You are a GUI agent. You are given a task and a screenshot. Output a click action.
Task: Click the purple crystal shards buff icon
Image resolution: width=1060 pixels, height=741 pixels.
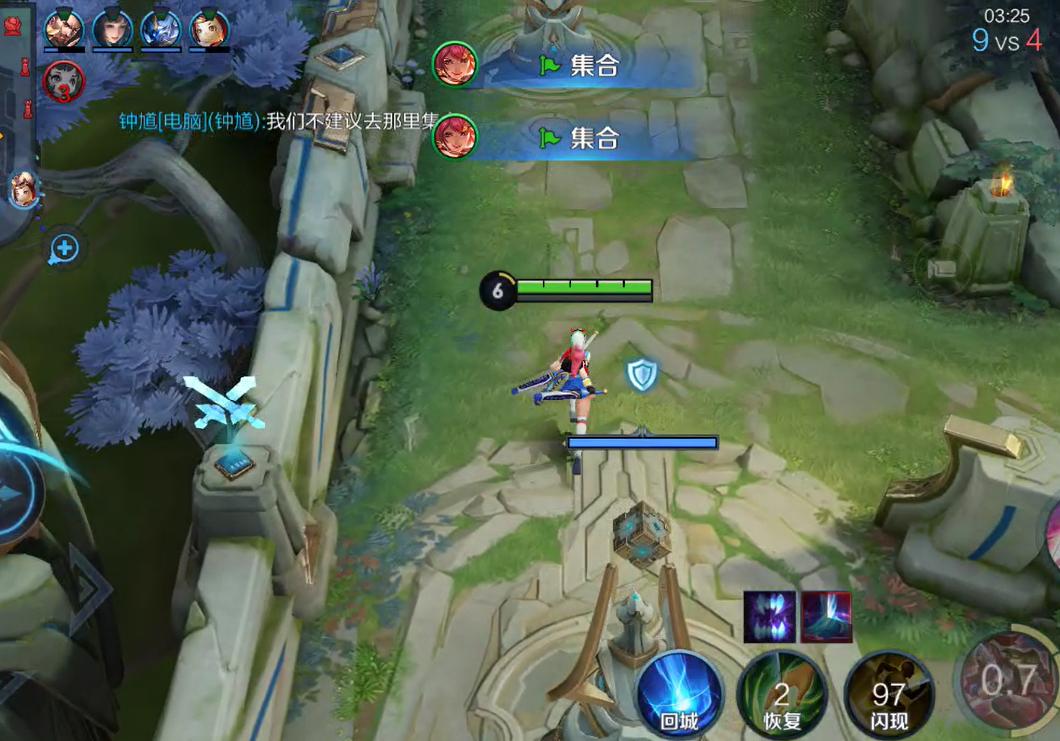769,616
